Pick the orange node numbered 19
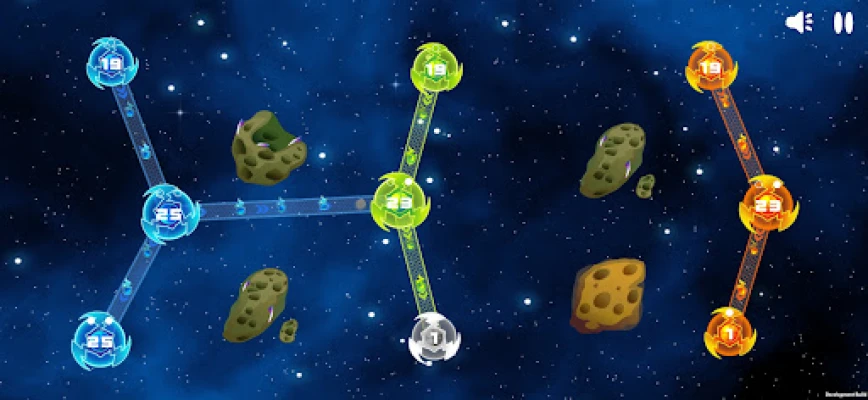The height and width of the screenshot is (400, 868). [711, 67]
